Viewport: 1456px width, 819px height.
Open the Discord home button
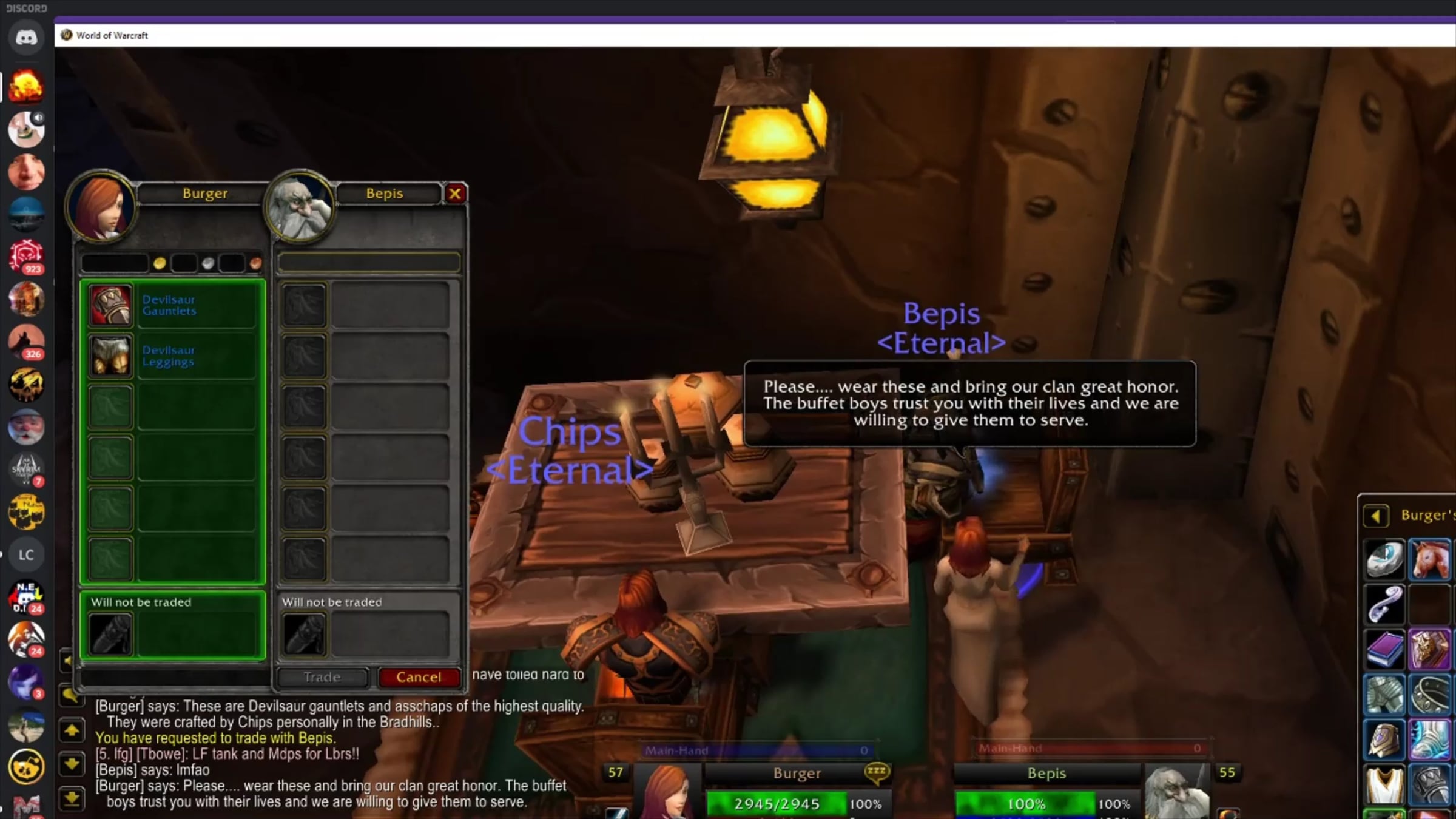click(x=26, y=38)
